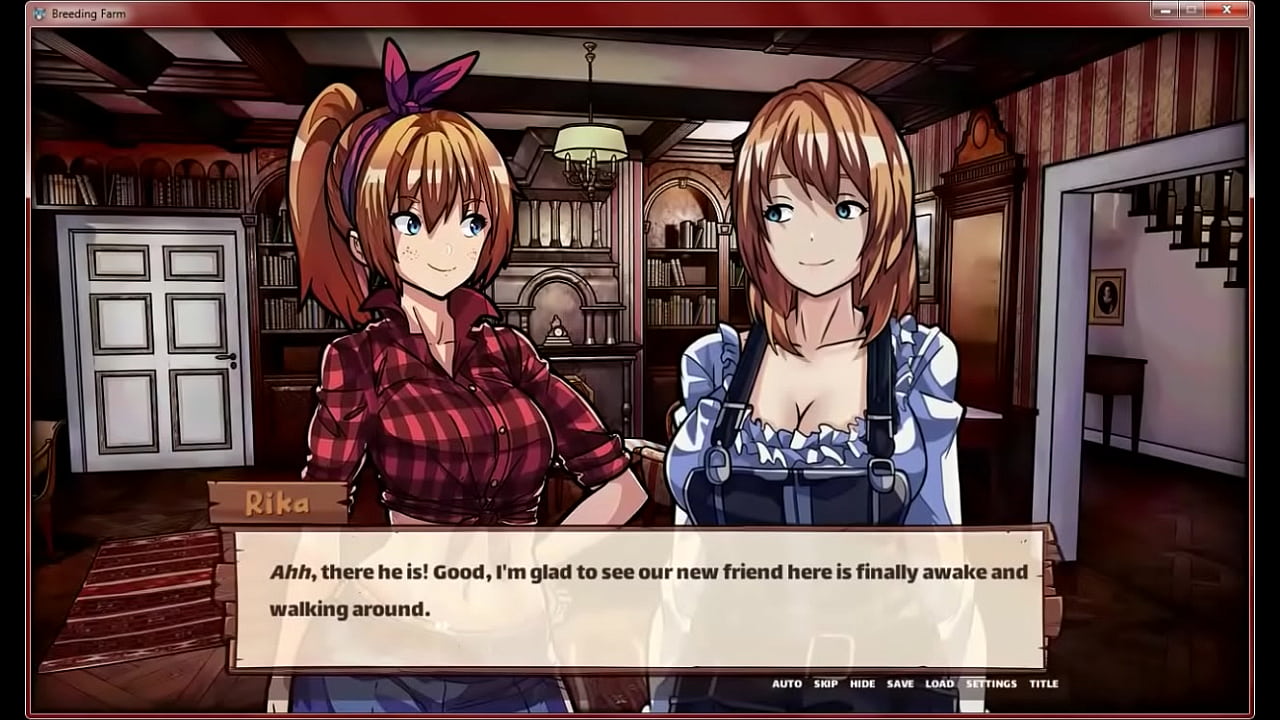This screenshot has width=1280, height=720.
Task: Open the SAVE screen
Action: coord(898,683)
